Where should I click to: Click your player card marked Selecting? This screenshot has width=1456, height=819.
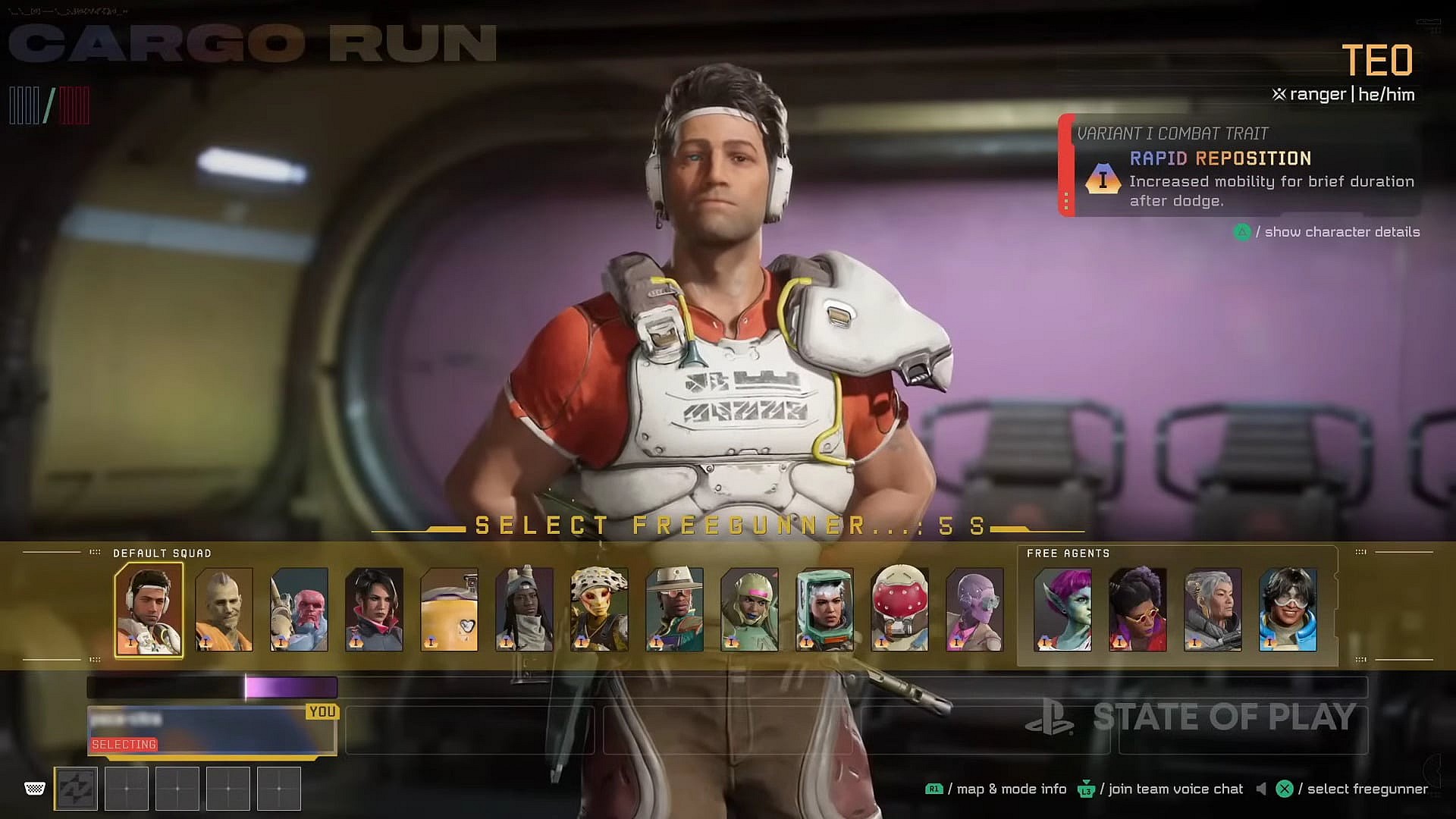click(x=212, y=731)
